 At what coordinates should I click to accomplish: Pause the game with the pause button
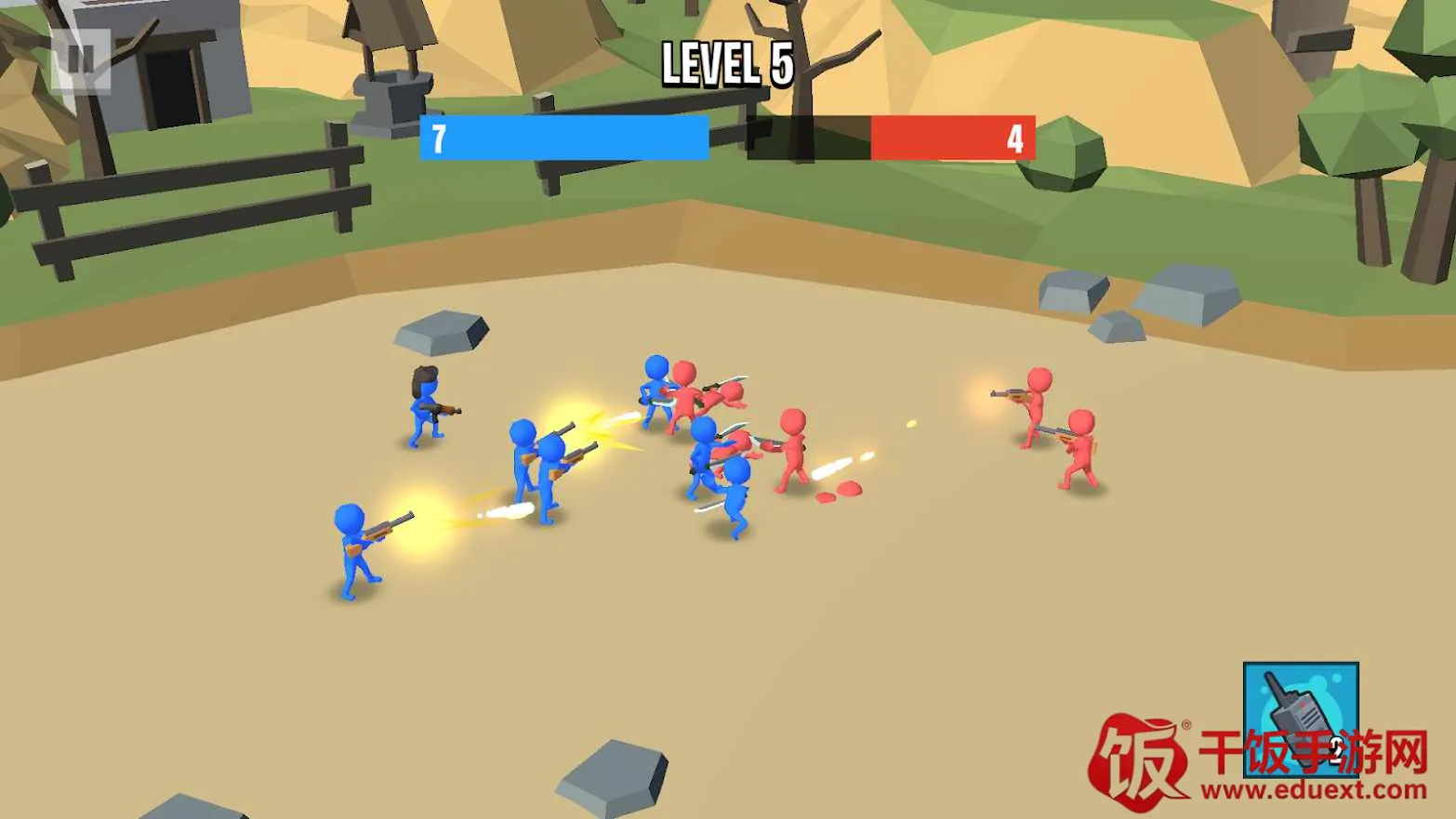tap(81, 61)
